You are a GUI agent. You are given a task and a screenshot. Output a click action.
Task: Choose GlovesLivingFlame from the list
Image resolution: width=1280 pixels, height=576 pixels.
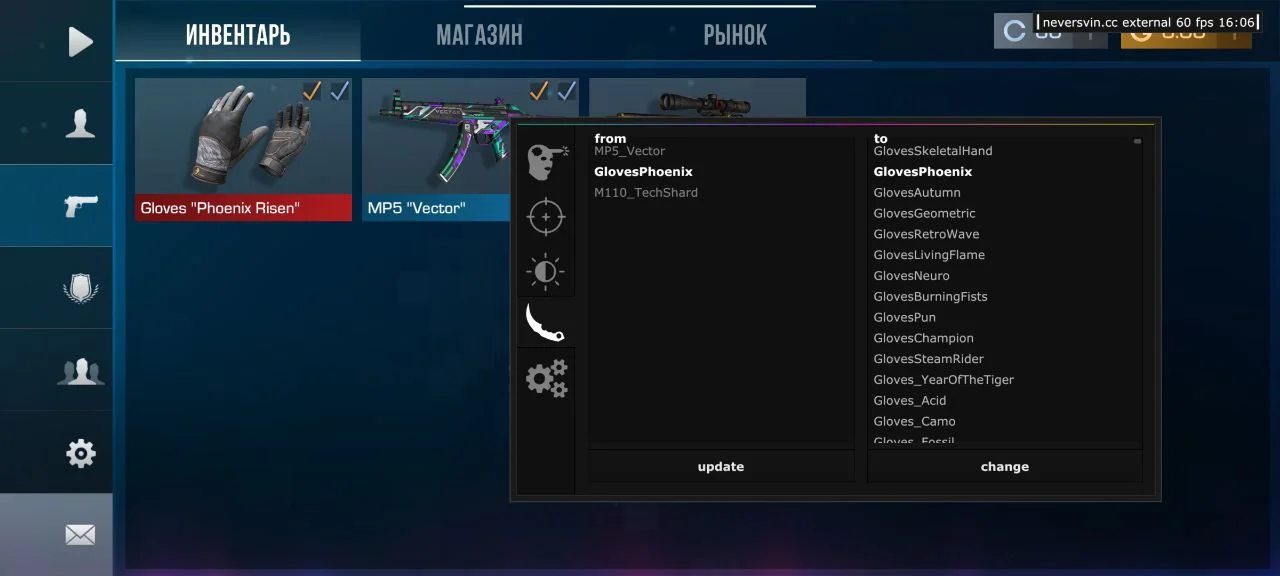point(929,255)
